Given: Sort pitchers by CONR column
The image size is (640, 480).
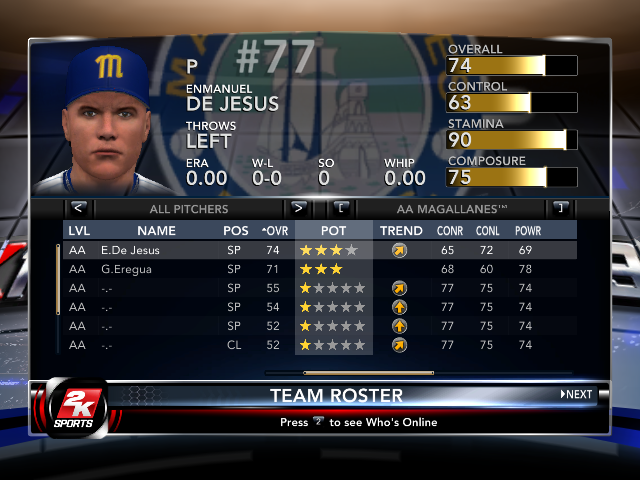Looking at the screenshot, I should pyautogui.click(x=449, y=231).
